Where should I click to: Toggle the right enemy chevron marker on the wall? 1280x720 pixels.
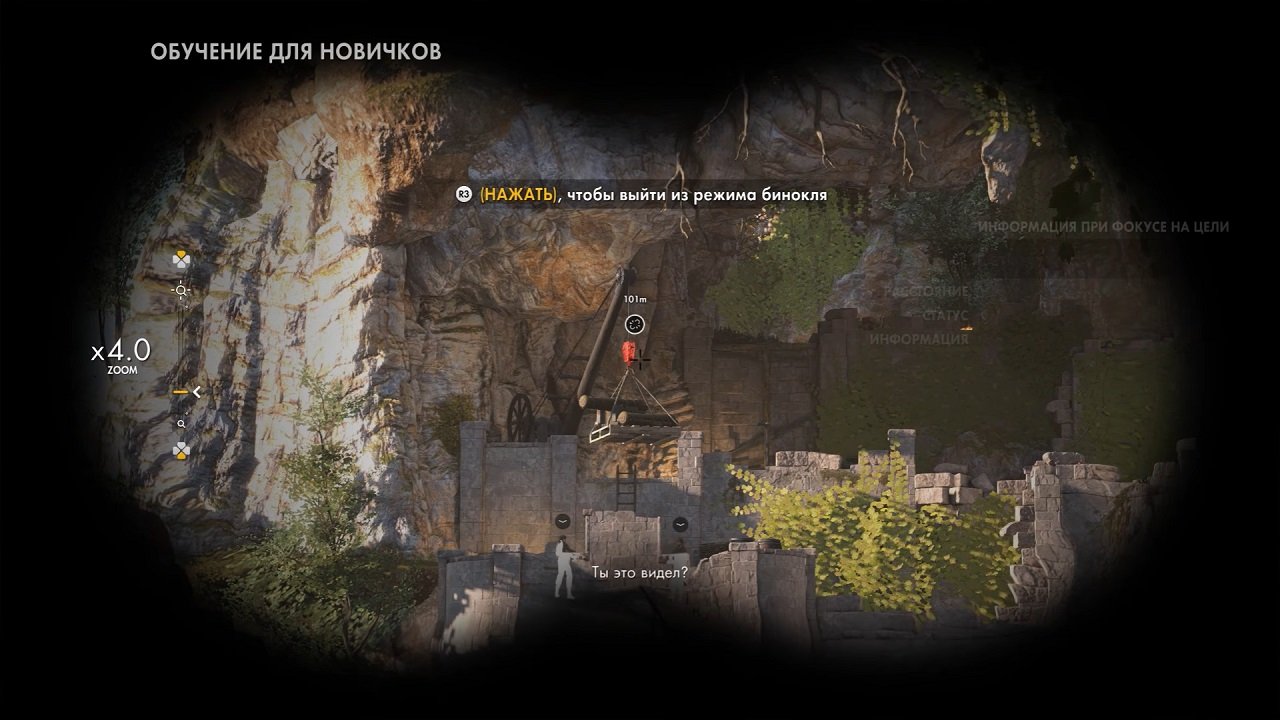click(681, 522)
